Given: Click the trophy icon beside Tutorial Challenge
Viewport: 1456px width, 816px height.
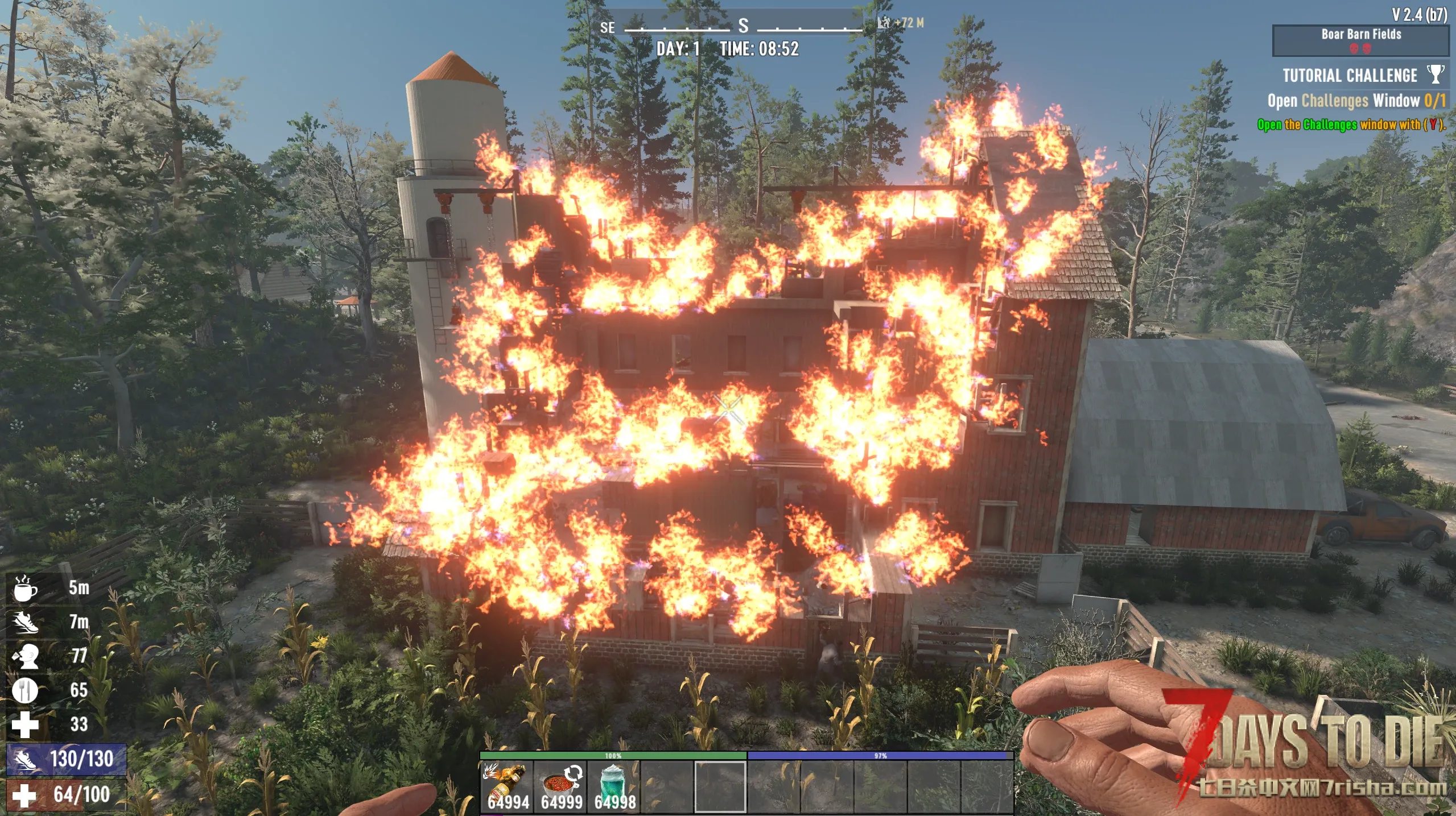Looking at the screenshot, I should tap(1436, 74).
